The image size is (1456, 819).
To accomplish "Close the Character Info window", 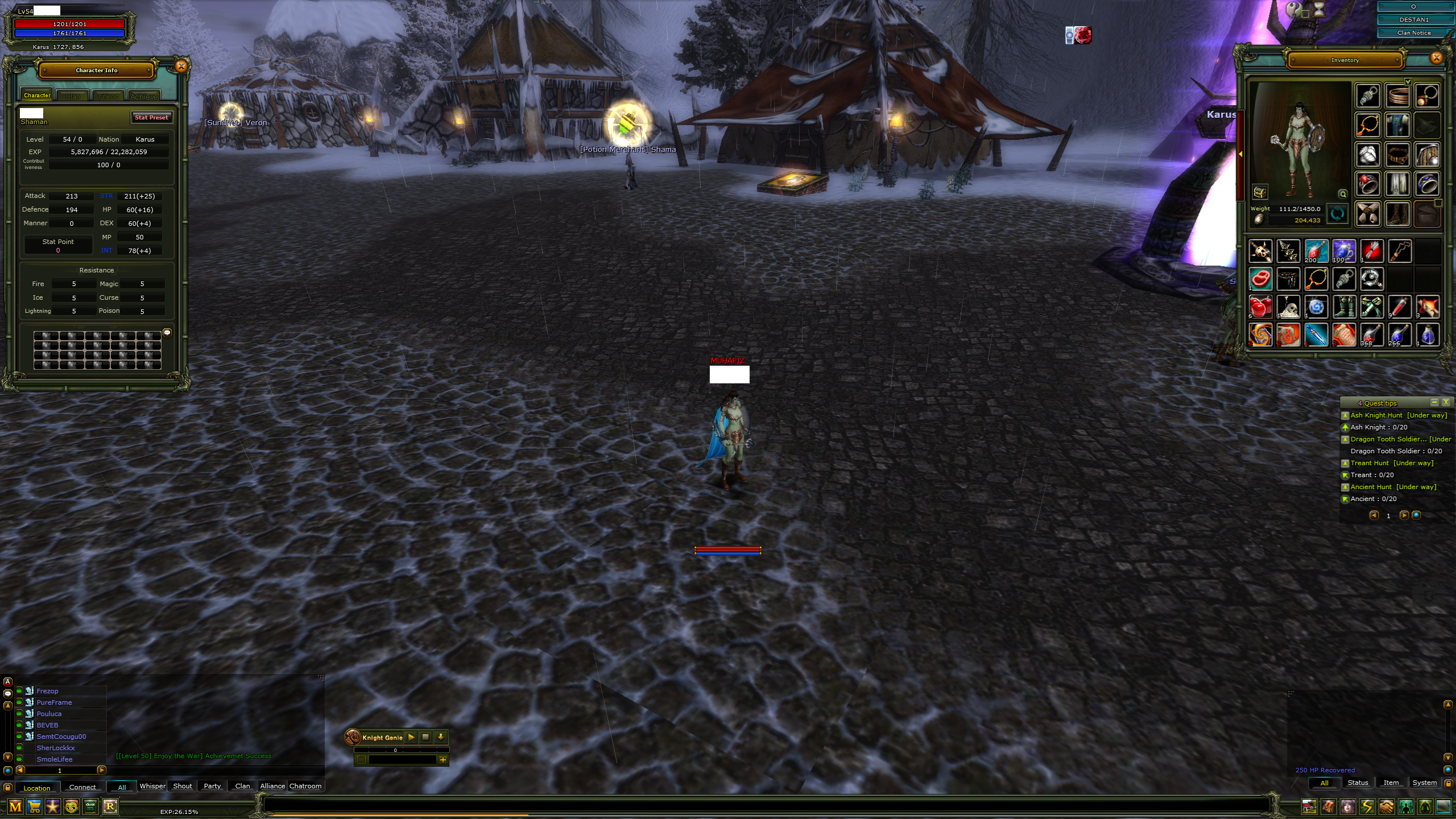I will coord(181,67).
